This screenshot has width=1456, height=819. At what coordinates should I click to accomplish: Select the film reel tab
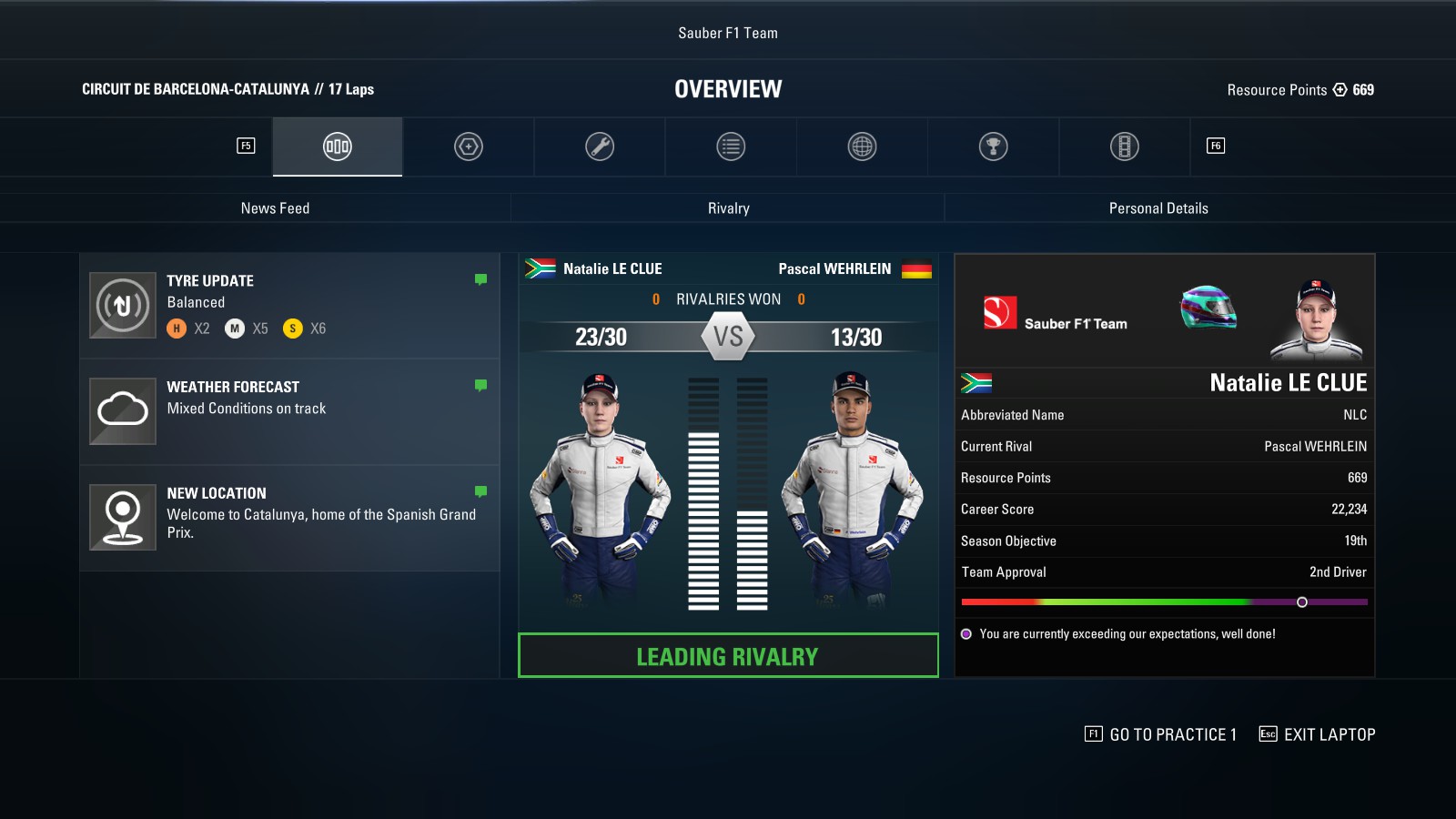pyautogui.click(x=1125, y=147)
